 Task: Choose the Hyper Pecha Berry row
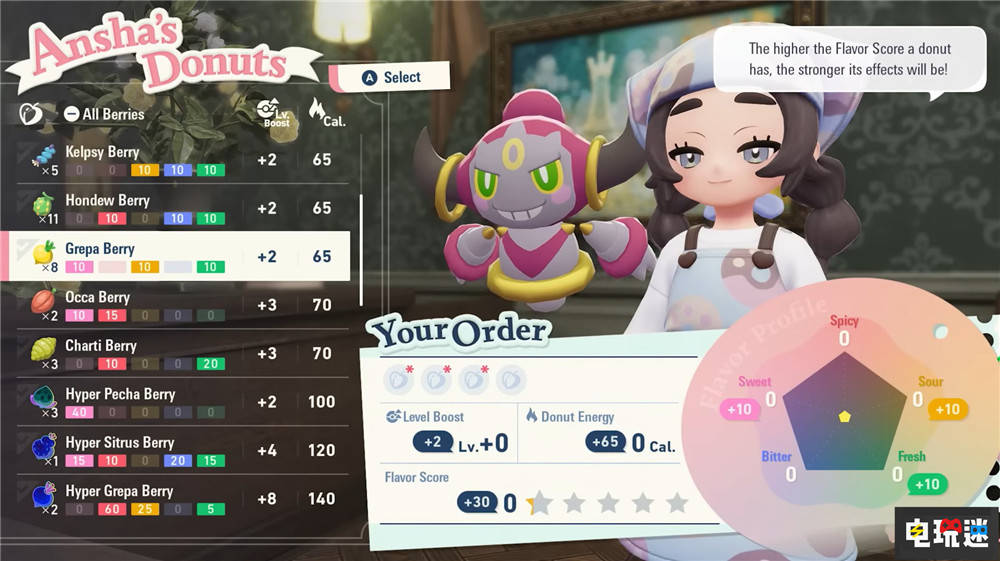[180, 402]
